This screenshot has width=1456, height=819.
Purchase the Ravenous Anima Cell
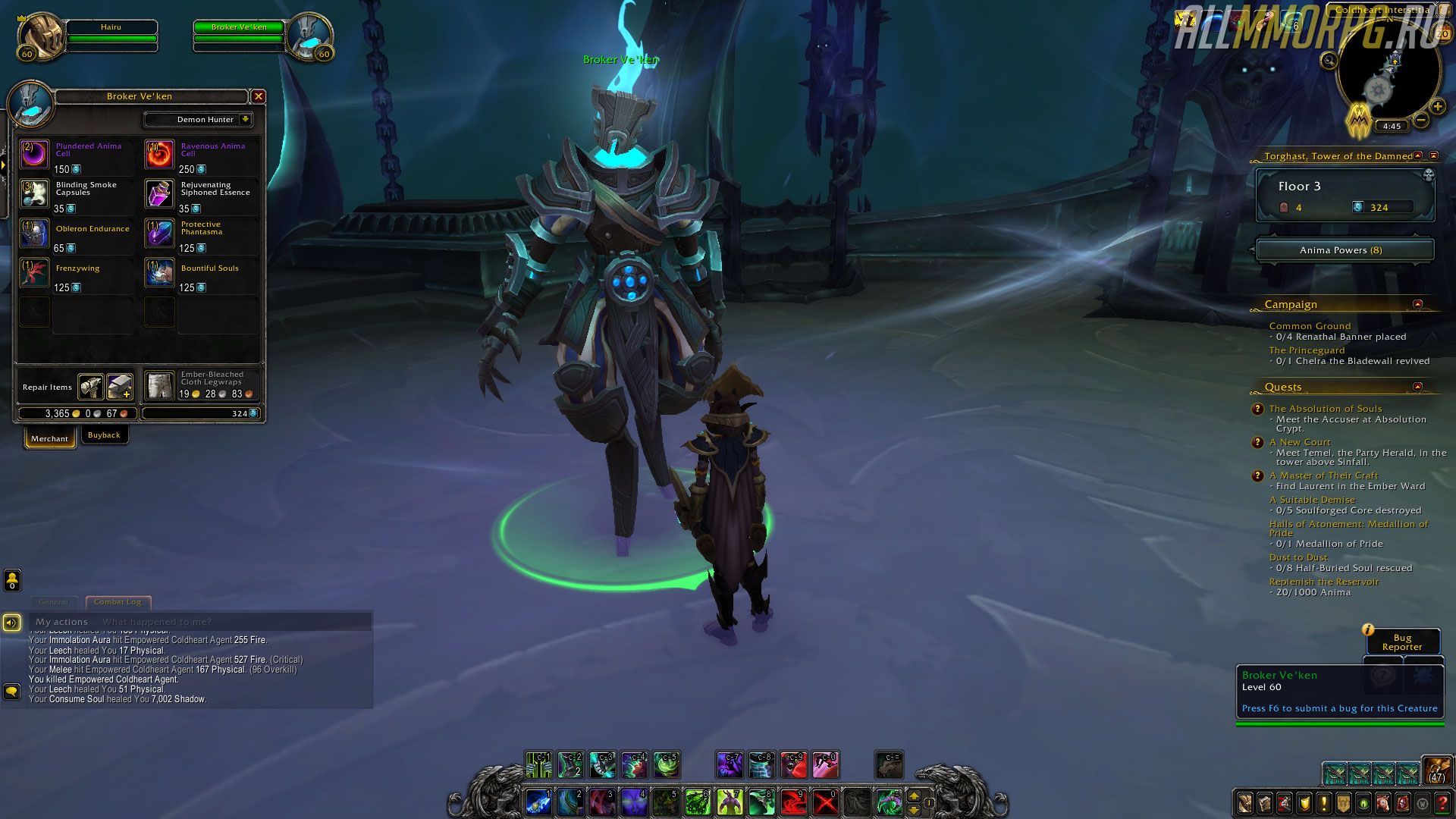click(160, 155)
